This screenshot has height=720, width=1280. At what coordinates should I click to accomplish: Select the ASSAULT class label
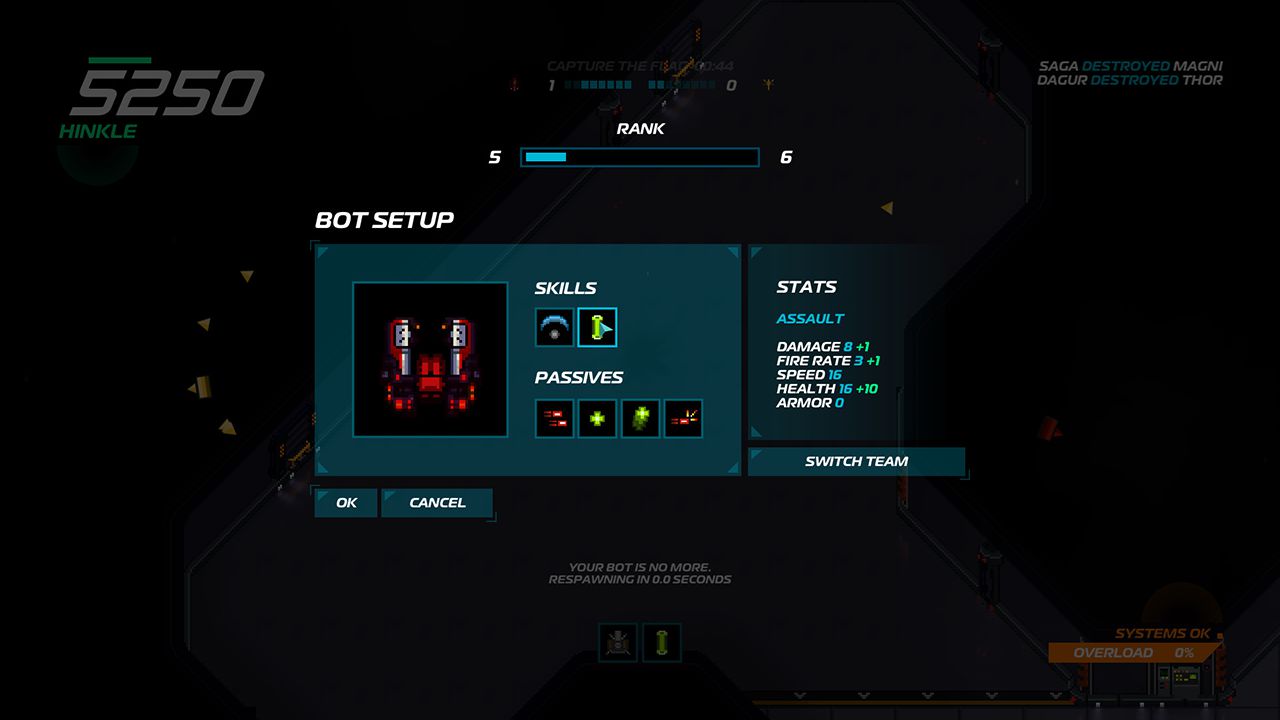[x=812, y=317]
